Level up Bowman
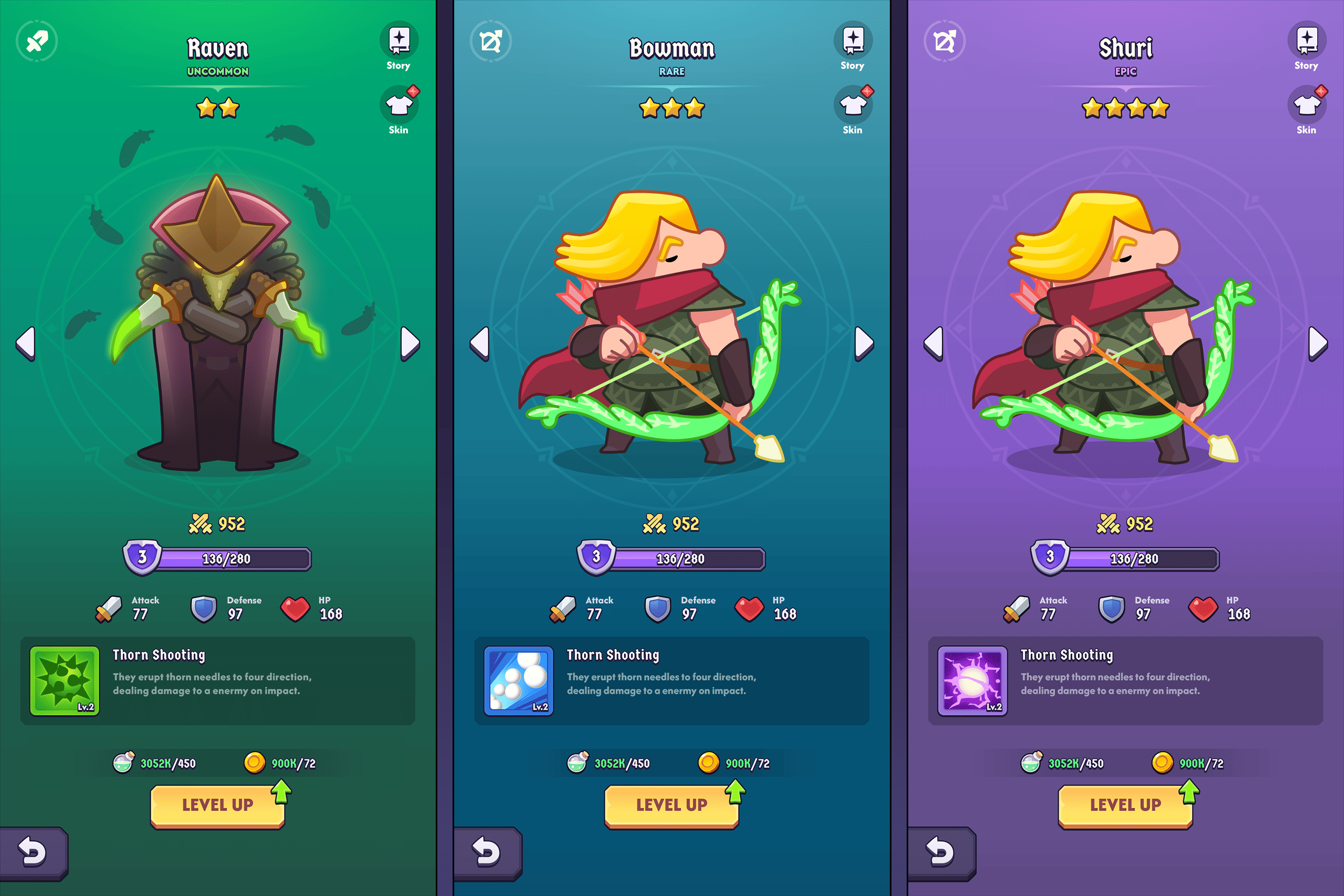1344x896 pixels. pyautogui.click(x=671, y=805)
